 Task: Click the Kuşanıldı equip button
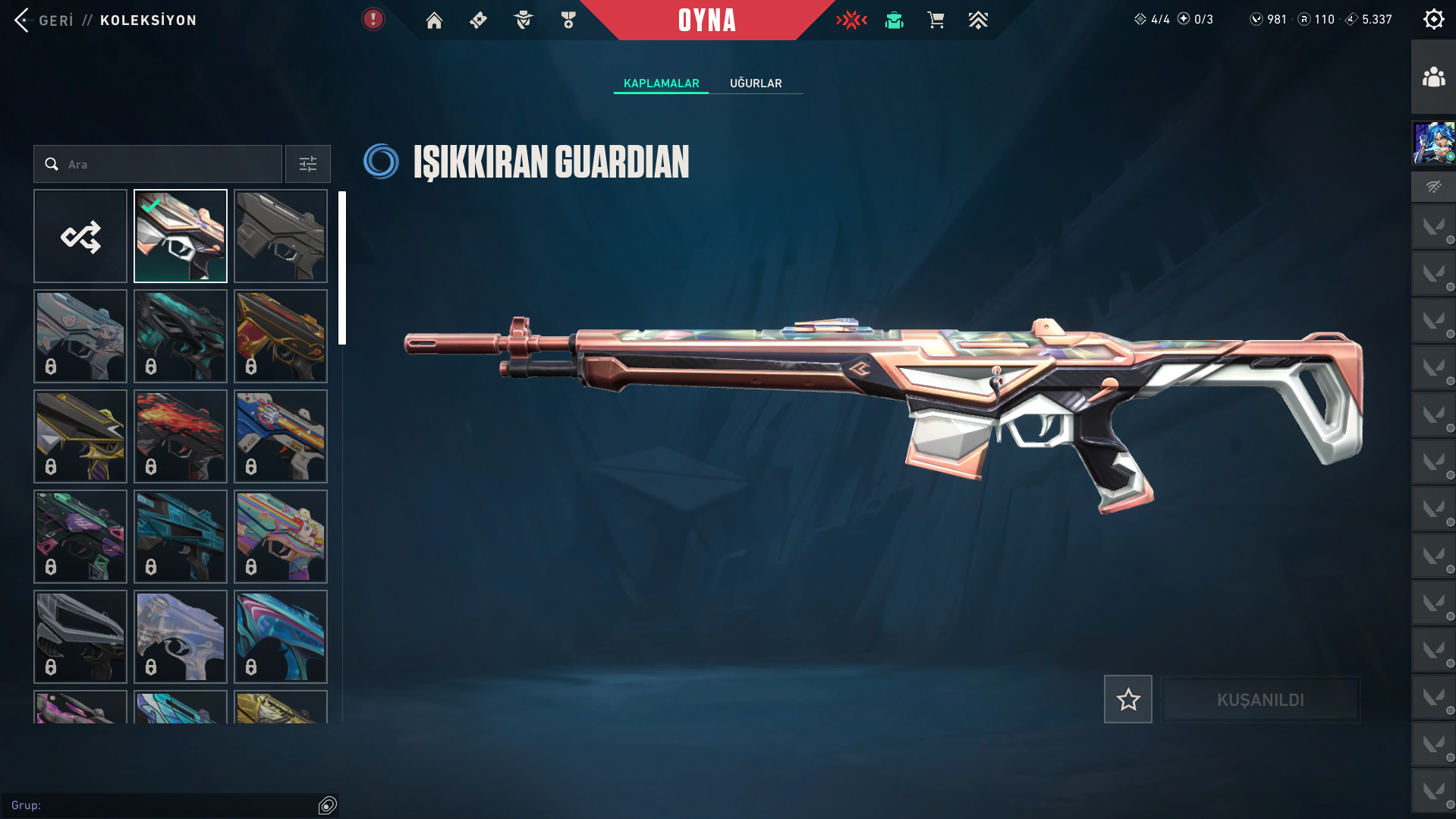[x=1260, y=699]
